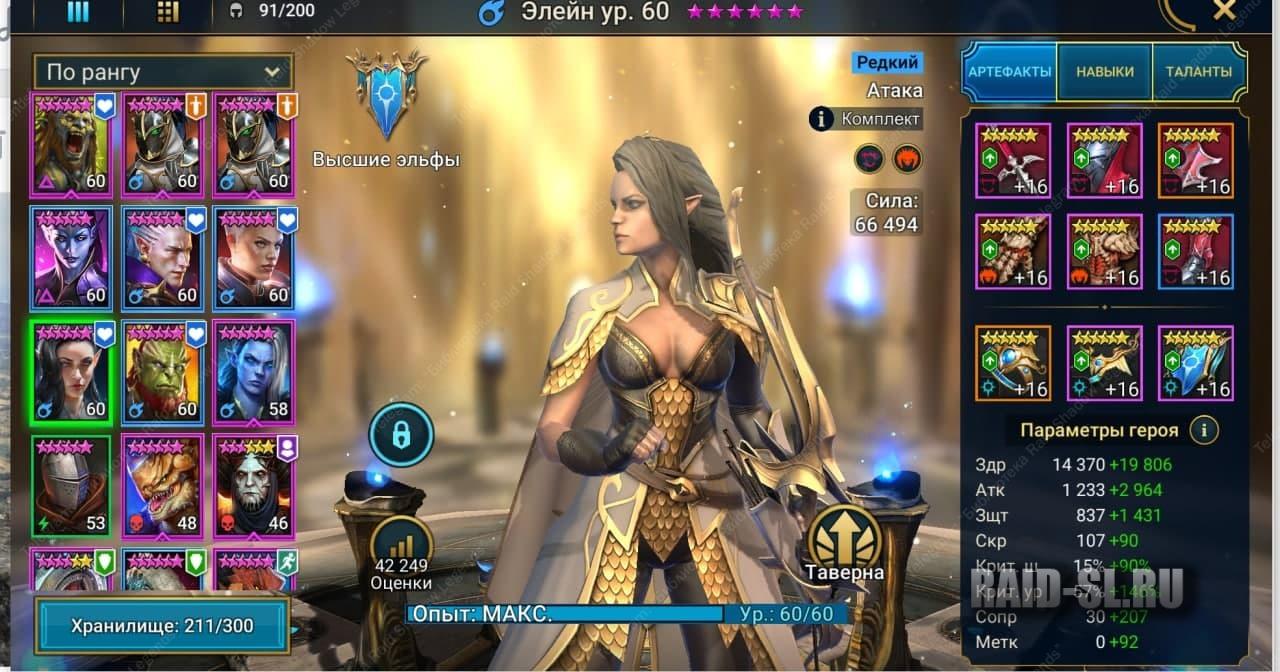Open hero parameters info icon

[1203, 430]
